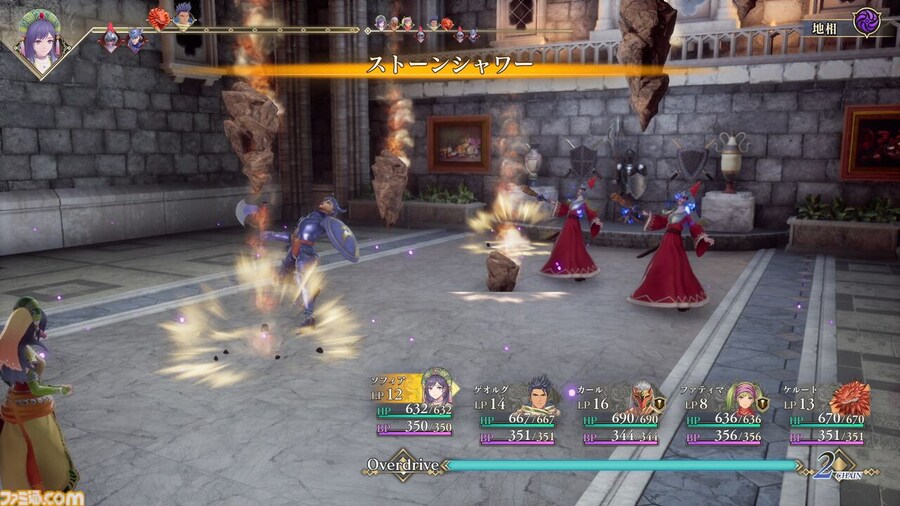The width and height of the screenshot is (900, 506).
Task: Open the 地相 terrain aspect indicator
Action: [848, 24]
